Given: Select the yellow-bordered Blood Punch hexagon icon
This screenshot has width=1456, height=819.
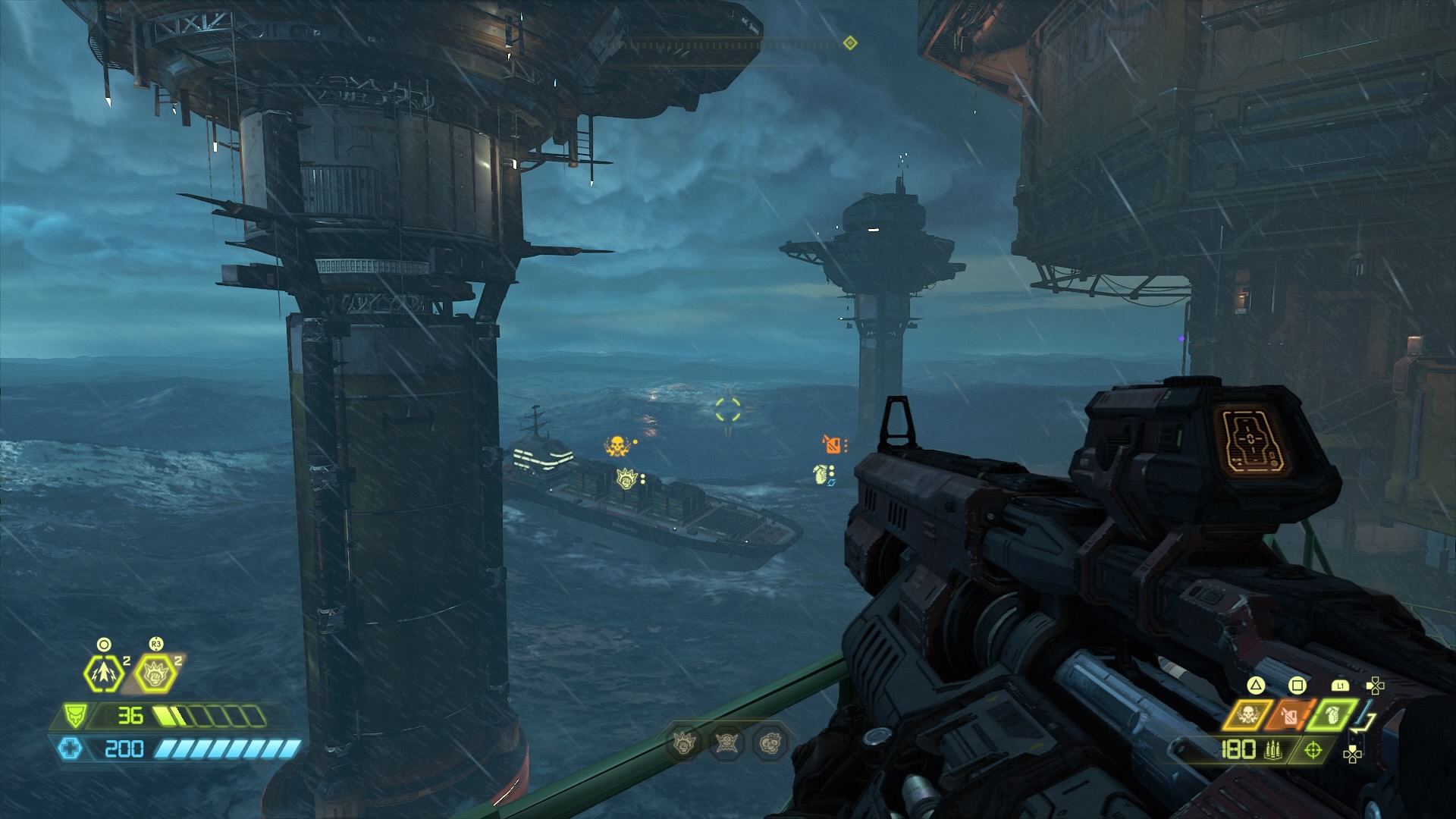Looking at the screenshot, I should [x=155, y=673].
